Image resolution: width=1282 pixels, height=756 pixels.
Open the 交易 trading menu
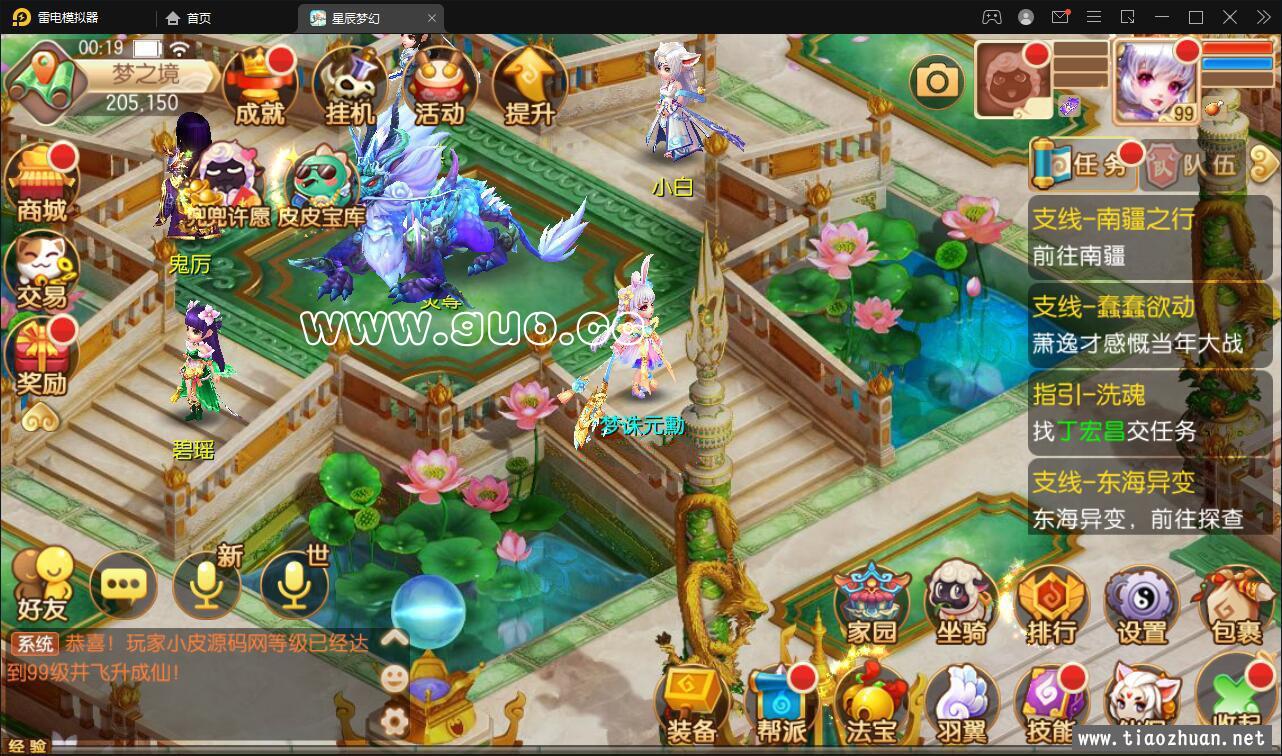42,270
